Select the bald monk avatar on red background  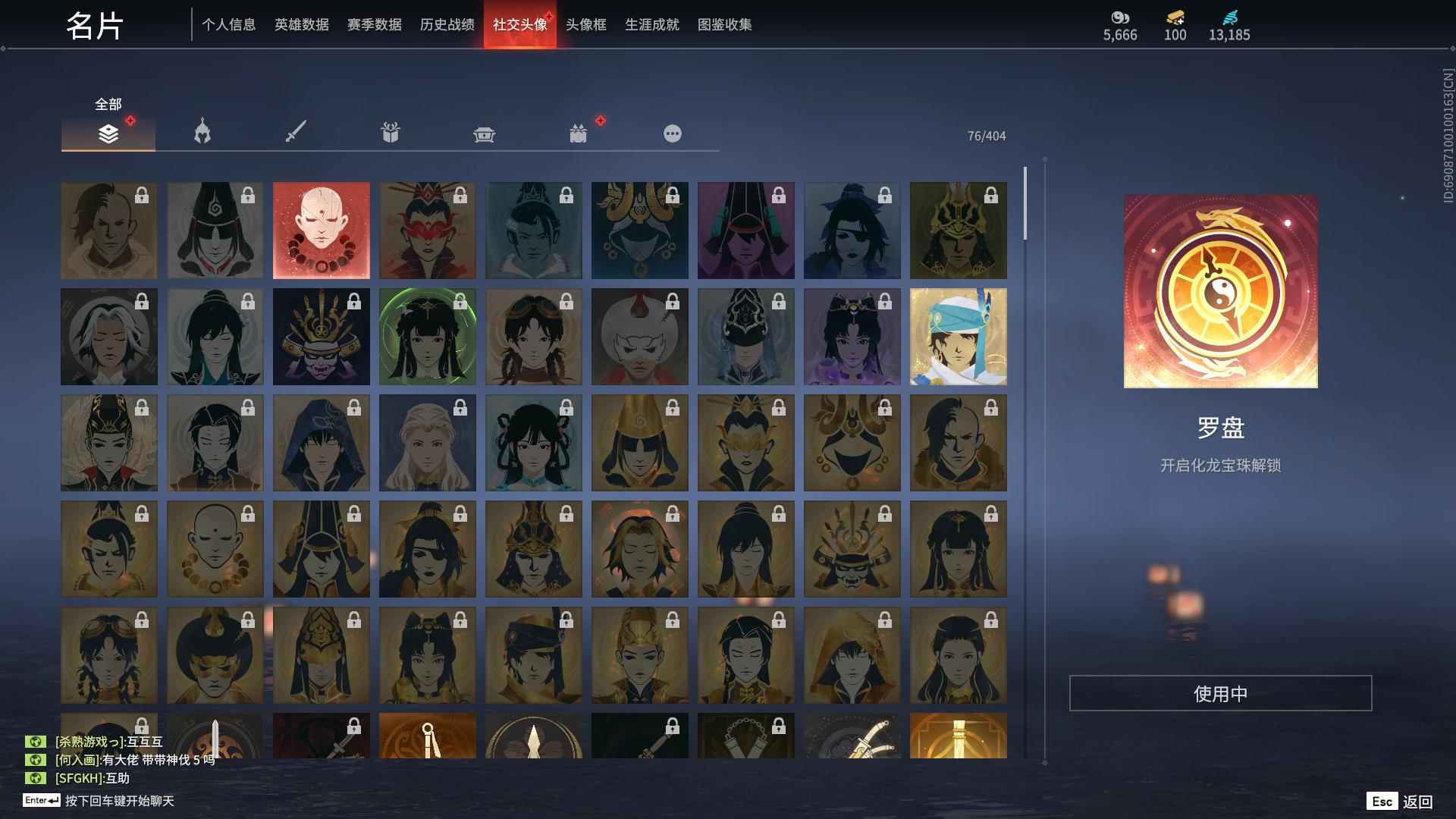[x=322, y=230]
